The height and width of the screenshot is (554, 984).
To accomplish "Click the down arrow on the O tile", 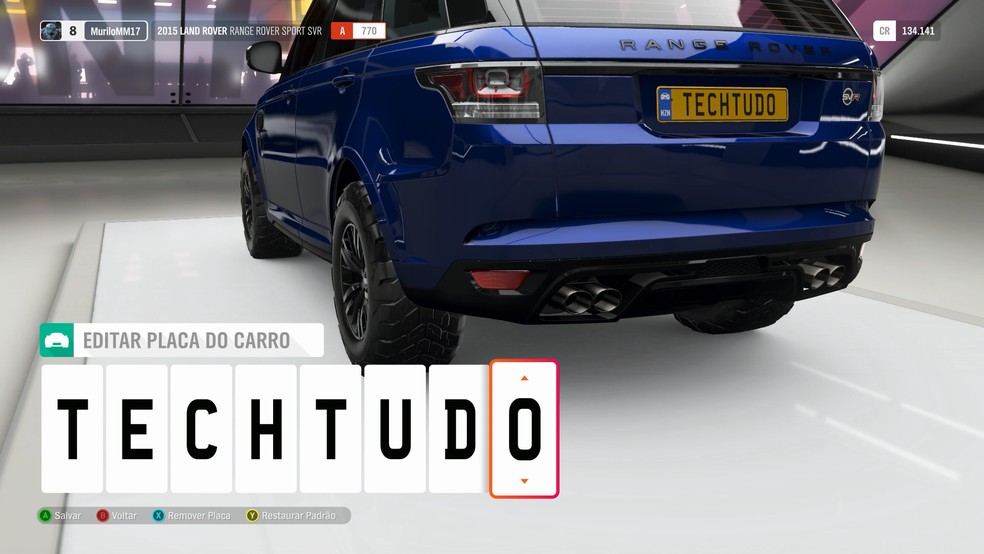I will pos(524,481).
